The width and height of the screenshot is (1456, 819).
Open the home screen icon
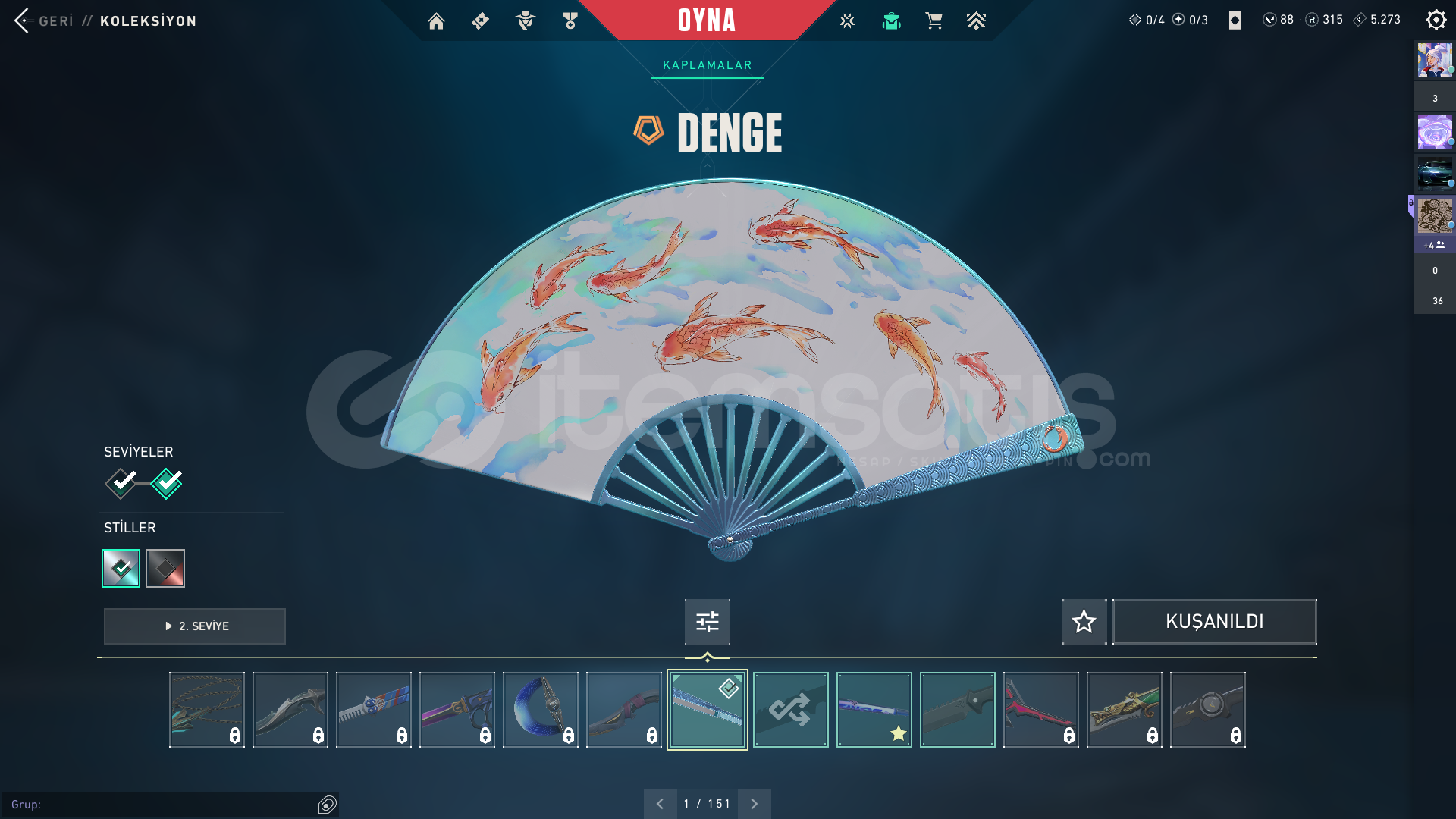coord(436,21)
